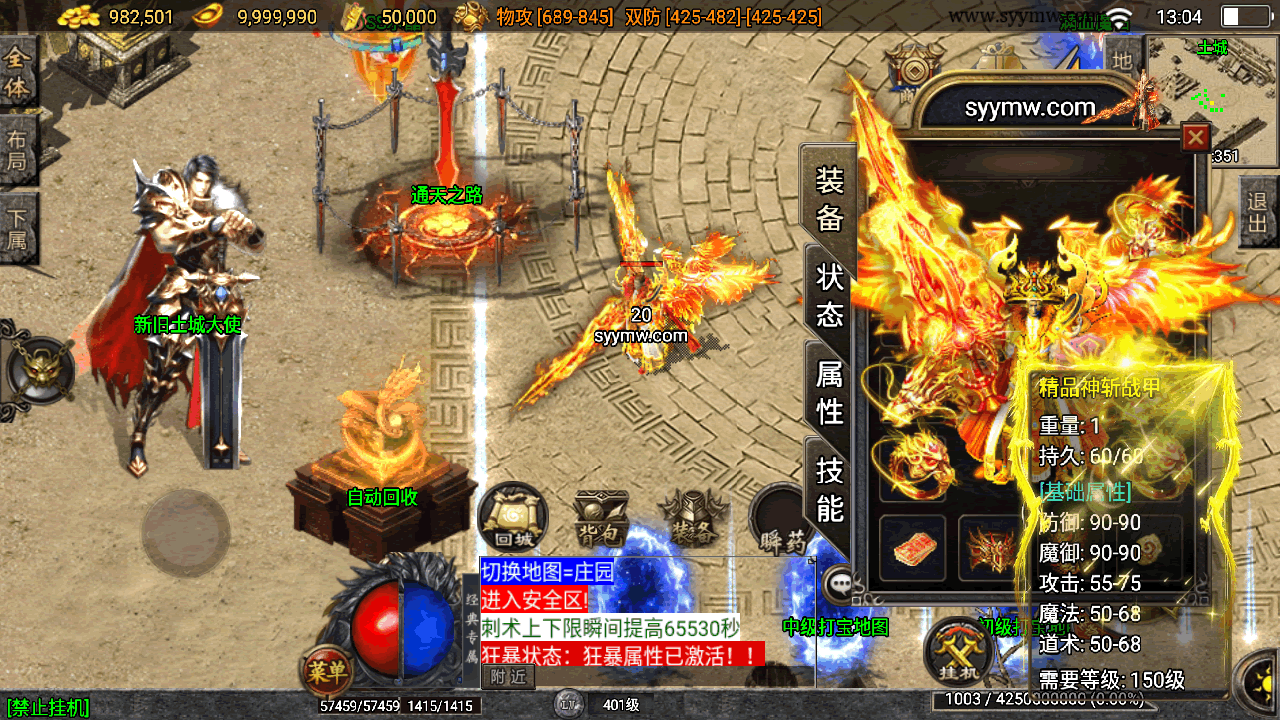1280x720 pixels.
Task: Tap the 回城 return-to-town icon
Action: point(513,518)
